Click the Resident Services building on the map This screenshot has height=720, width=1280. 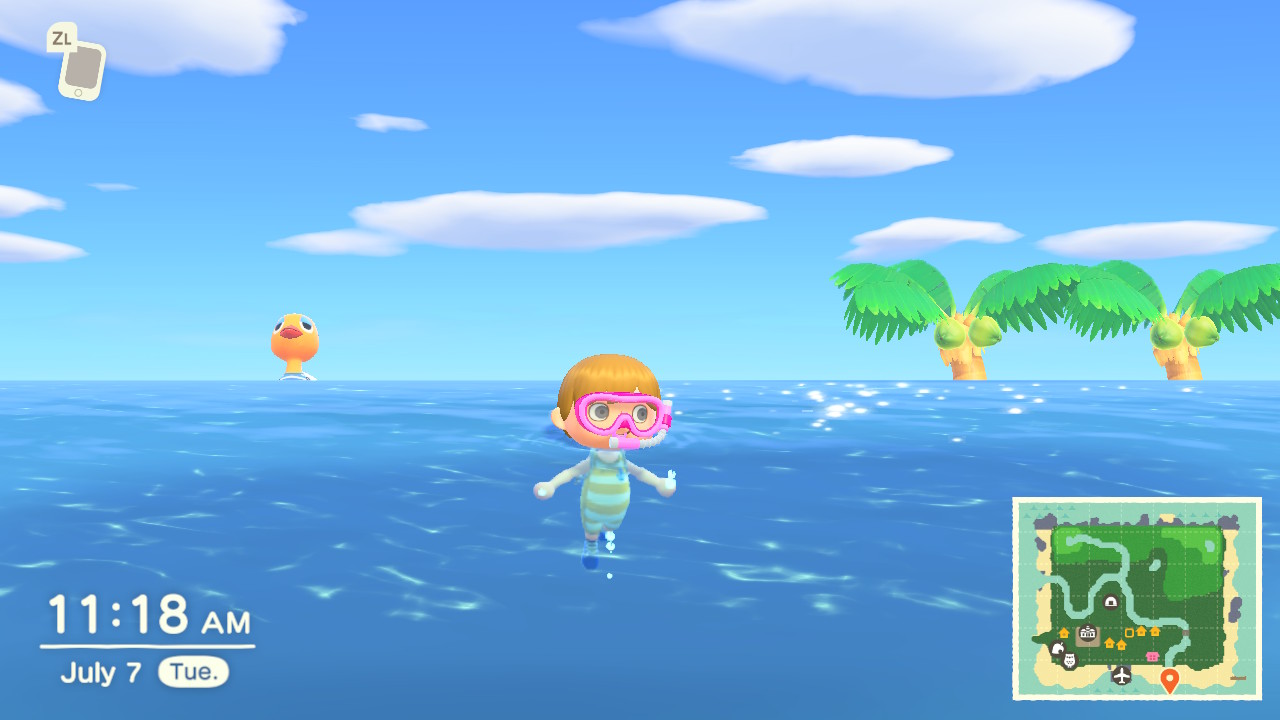point(1086,632)
